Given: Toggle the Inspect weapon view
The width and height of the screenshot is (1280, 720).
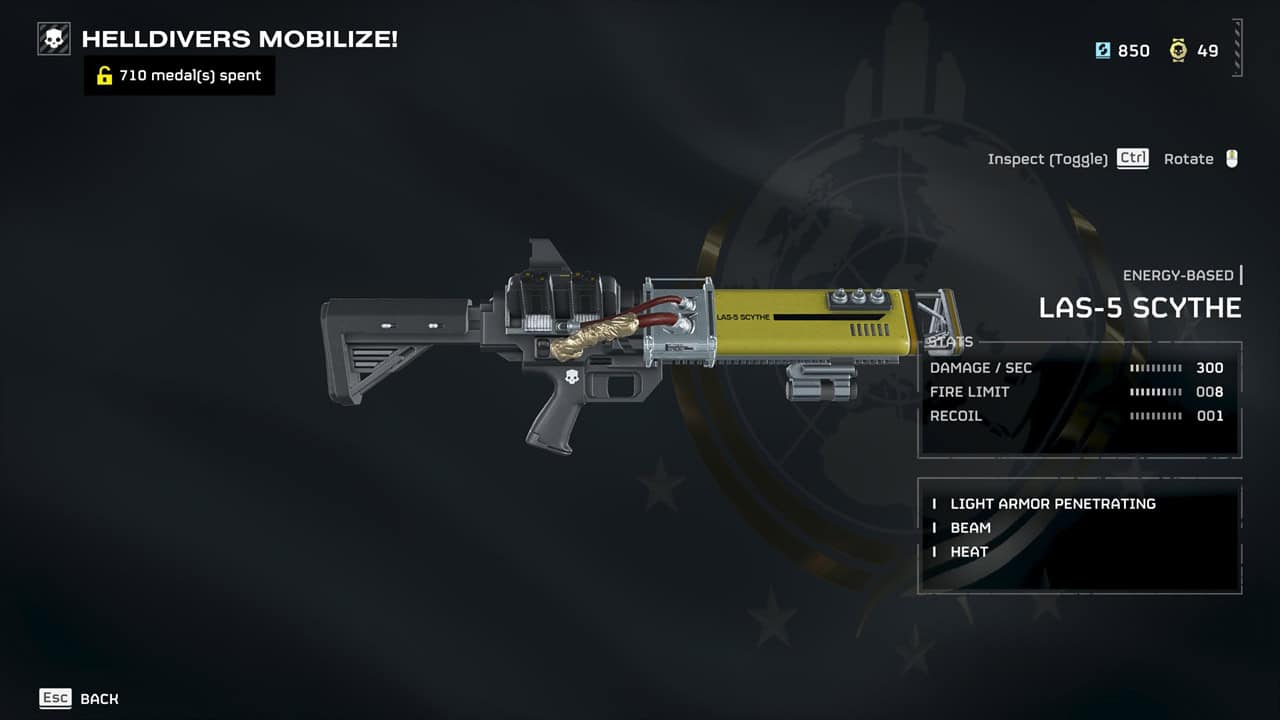Looking at the screenshot, I should [1067, 159].
